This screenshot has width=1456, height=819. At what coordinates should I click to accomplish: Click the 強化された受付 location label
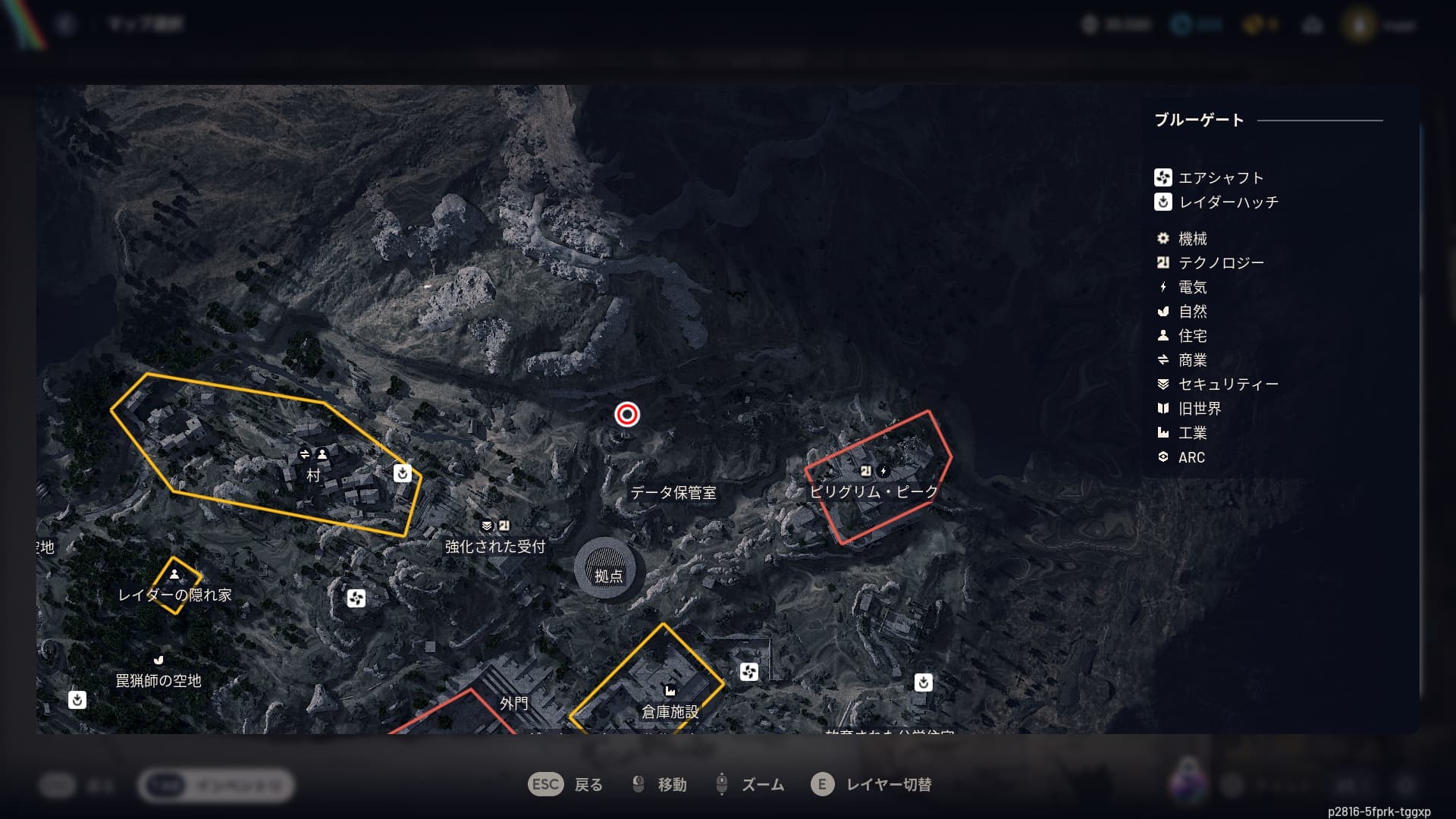coord(494,547)
